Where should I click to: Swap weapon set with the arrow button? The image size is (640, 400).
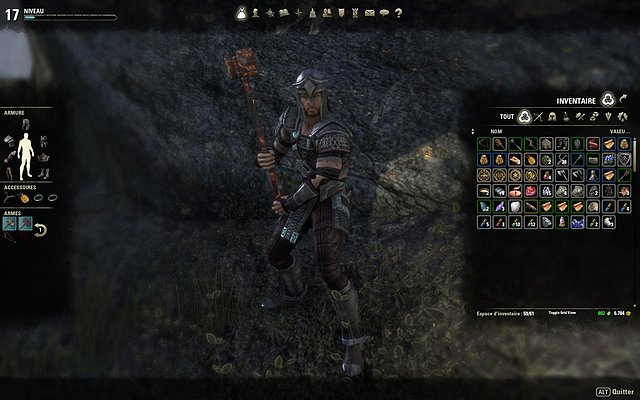click(x=40, y=230)
